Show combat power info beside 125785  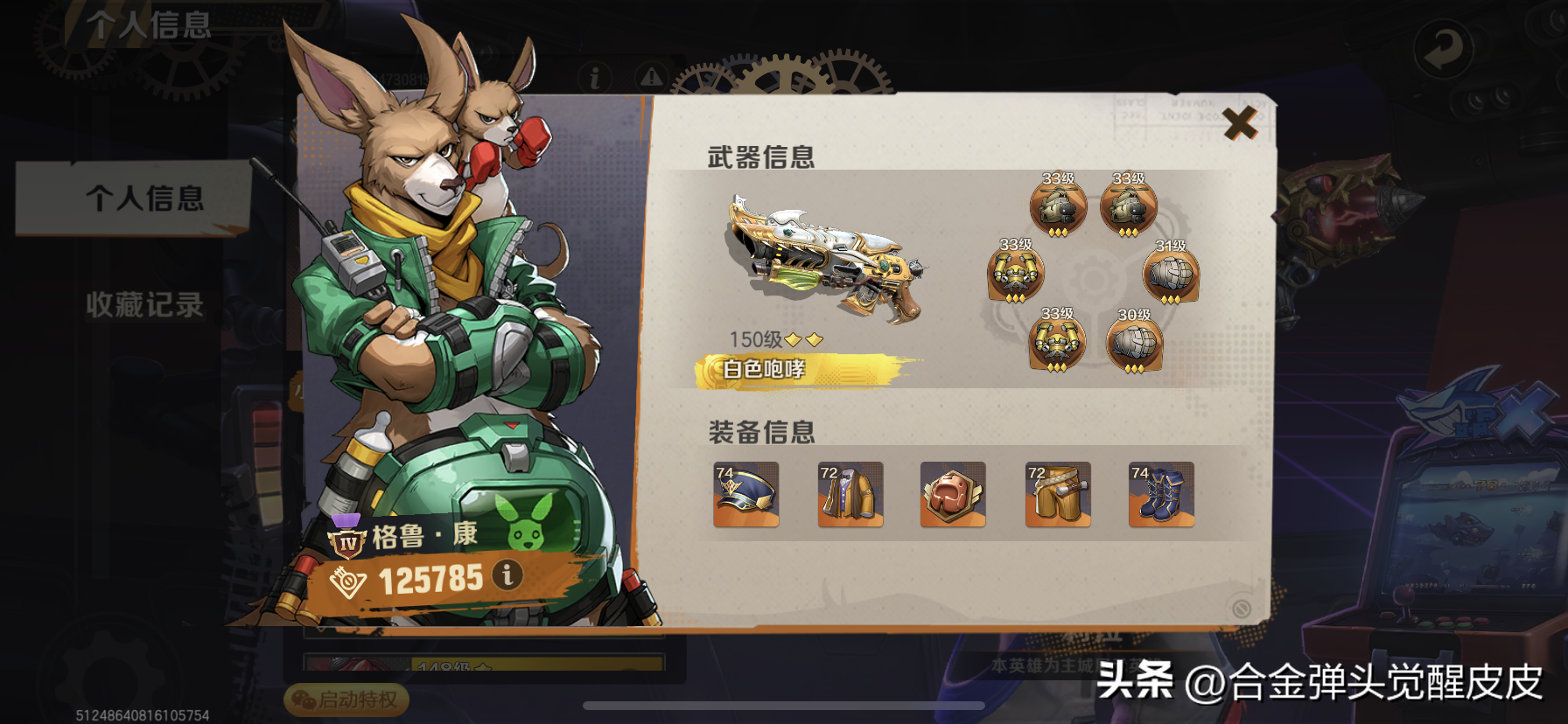click(507, 574)
